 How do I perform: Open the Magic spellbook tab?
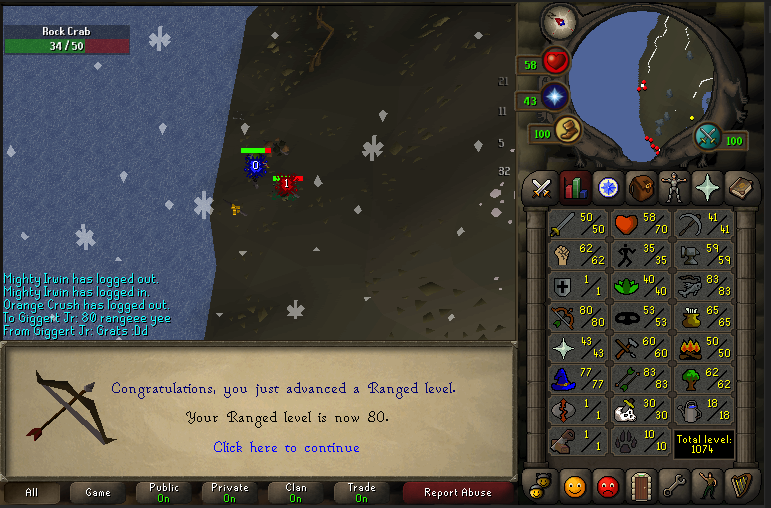click(739, 187)
